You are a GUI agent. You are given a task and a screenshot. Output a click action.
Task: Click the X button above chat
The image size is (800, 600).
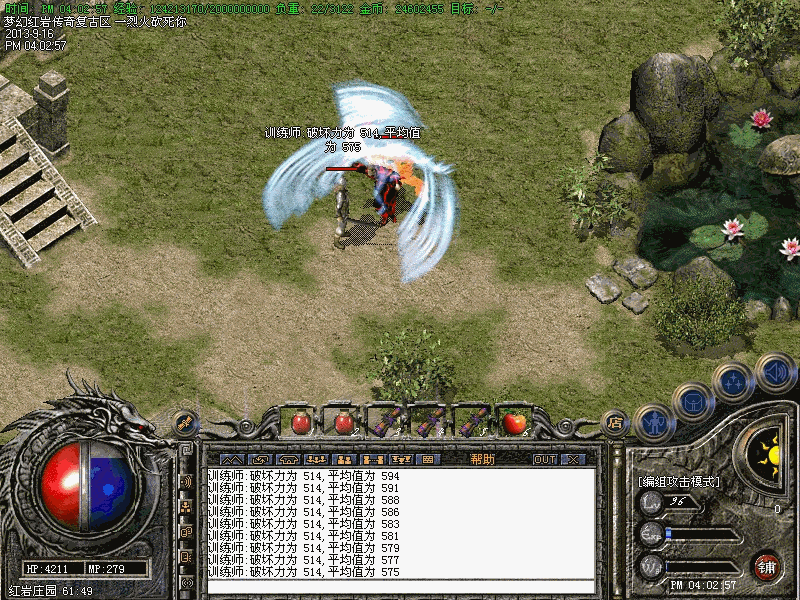[573, 459]
